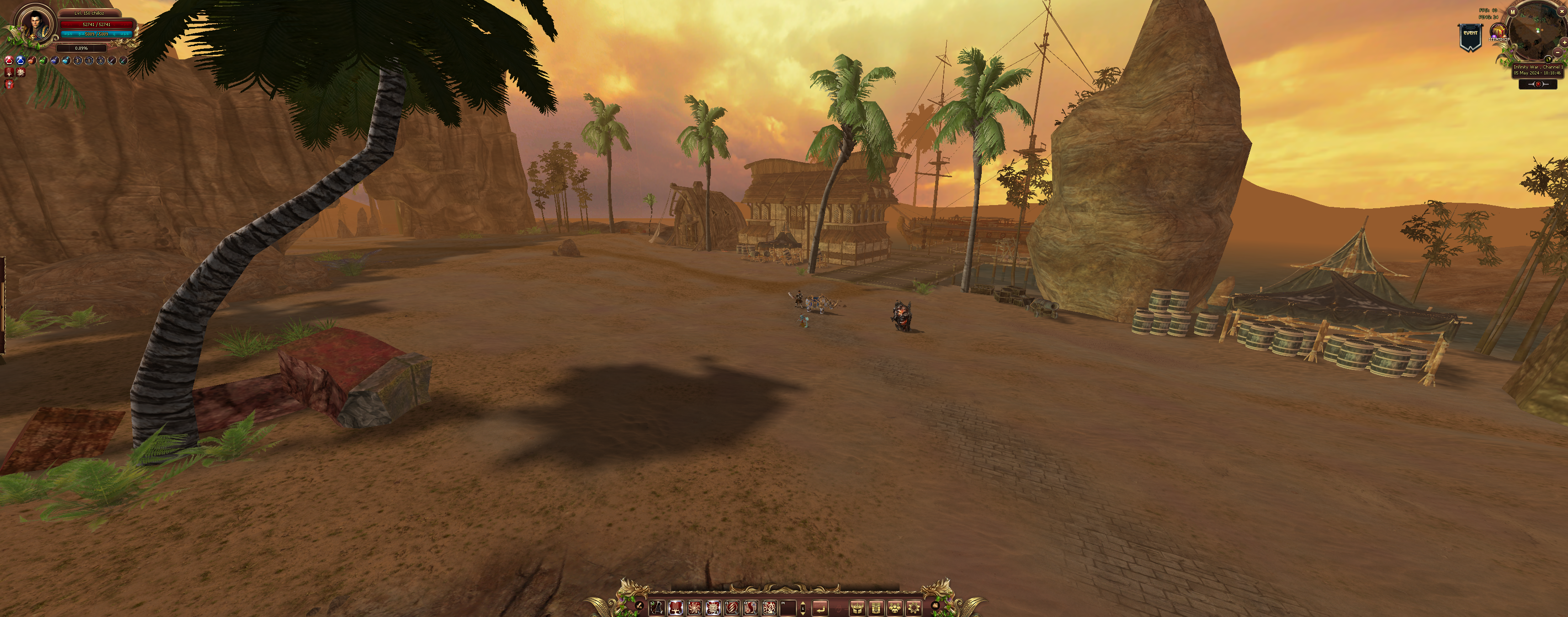1568x617 pixels.
Task: Trigger the swirling burst skill in slot 3
Action: (x=694, y=607)
